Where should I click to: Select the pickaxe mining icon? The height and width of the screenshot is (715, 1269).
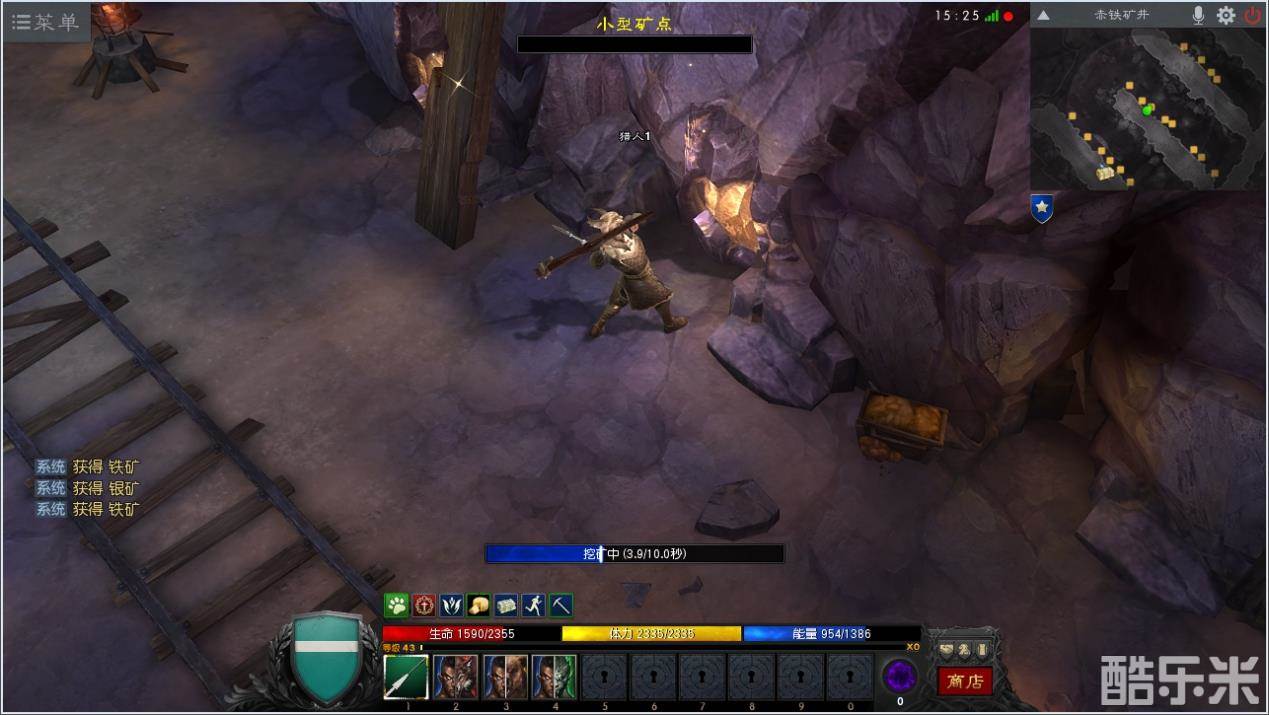[560, 605]
